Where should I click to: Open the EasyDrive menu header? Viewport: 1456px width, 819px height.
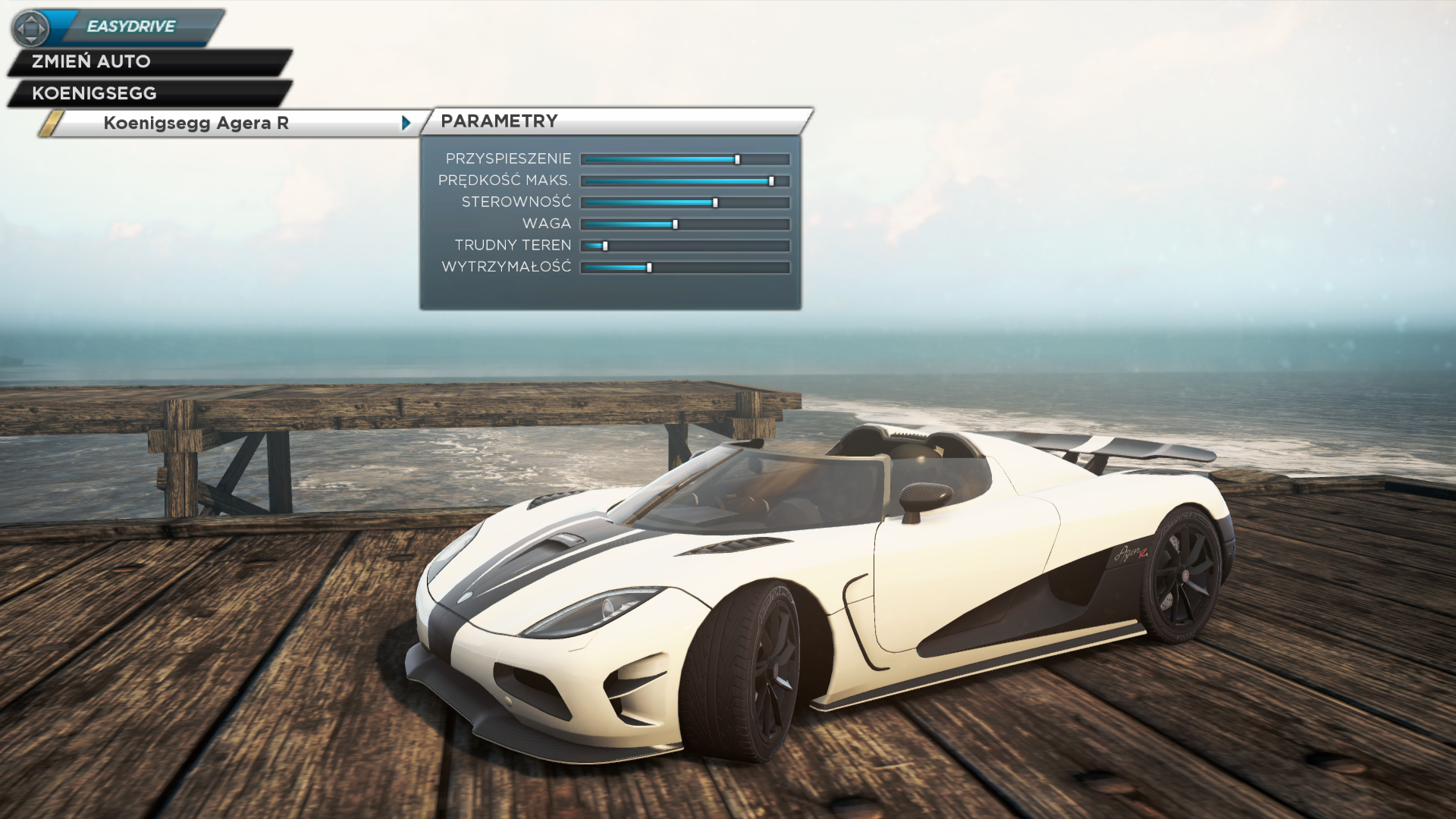click(x=131, y=27)
